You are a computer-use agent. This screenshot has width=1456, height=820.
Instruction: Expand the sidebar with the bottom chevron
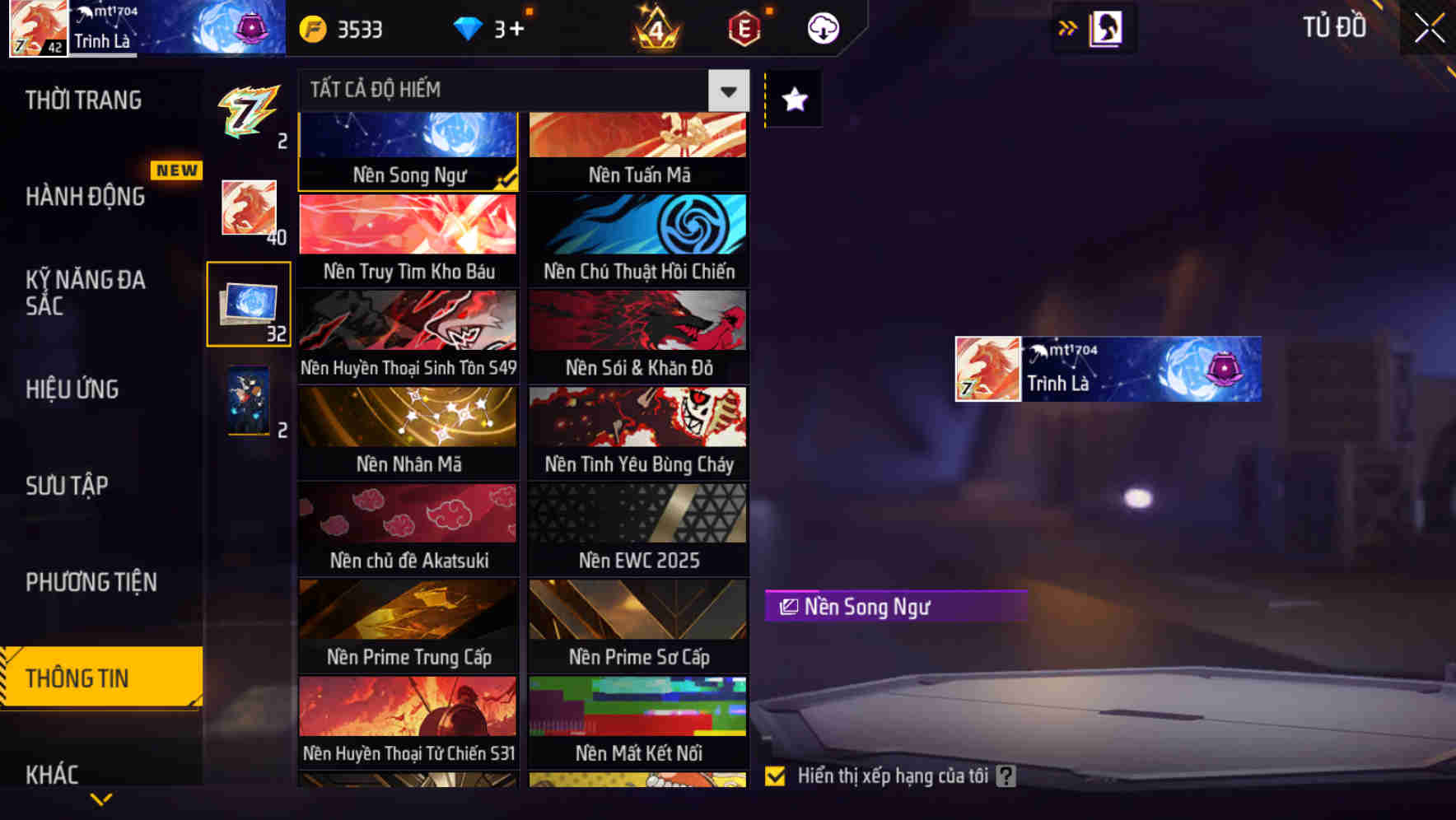pos(102,799)
